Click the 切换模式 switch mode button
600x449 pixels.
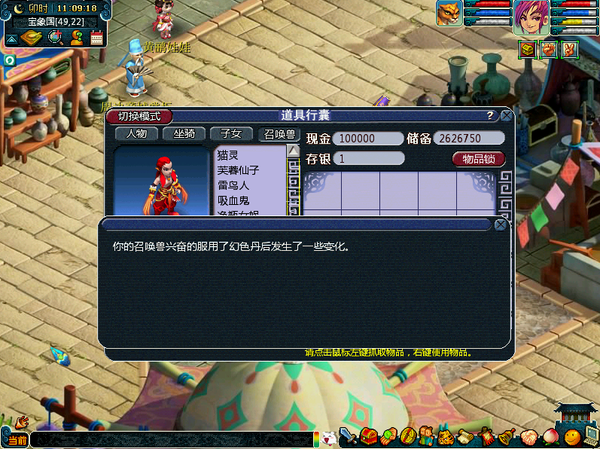click(x=139, y=116)
